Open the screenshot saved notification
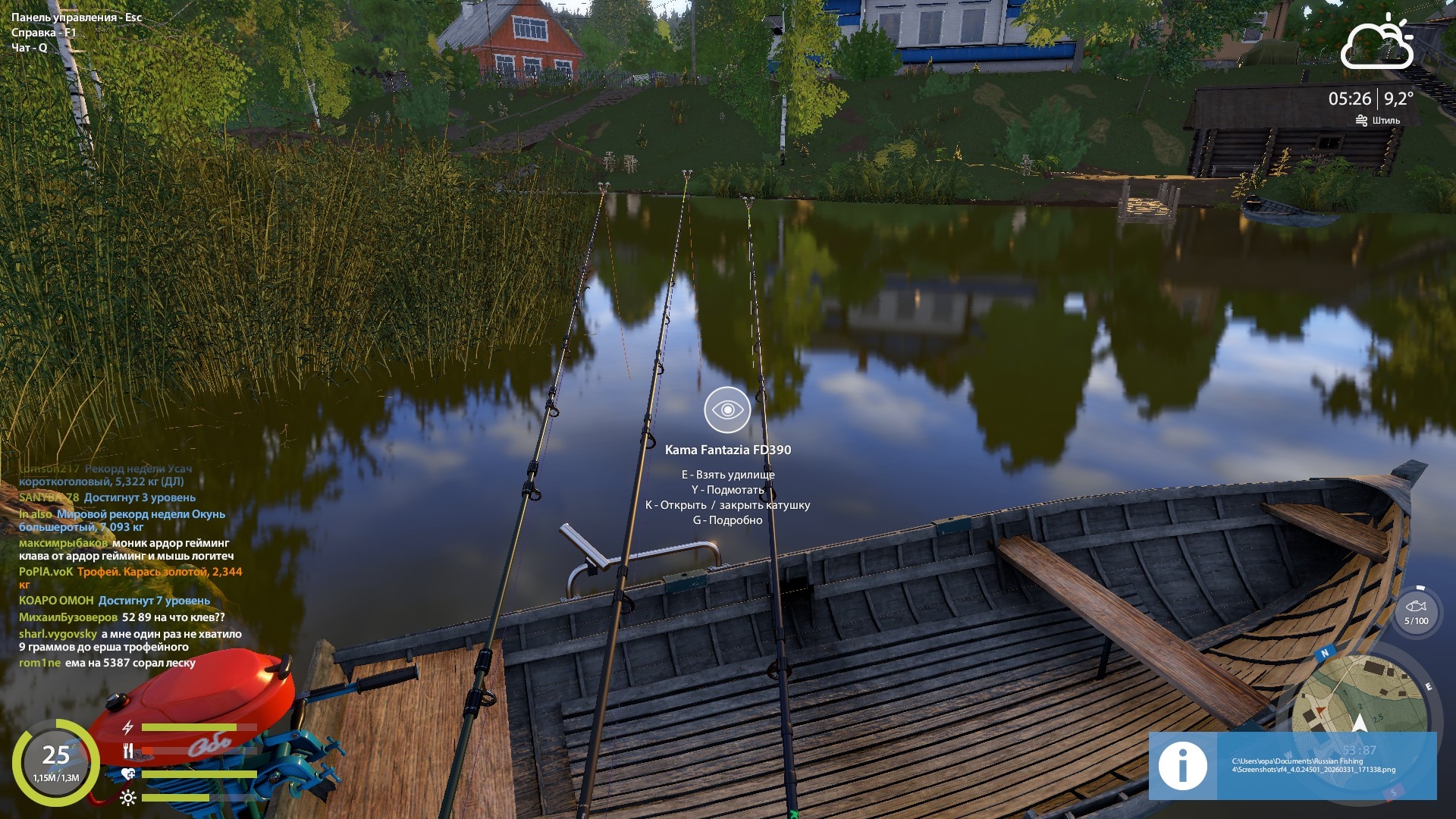1456x819 pixels. tap(1292, 765)
